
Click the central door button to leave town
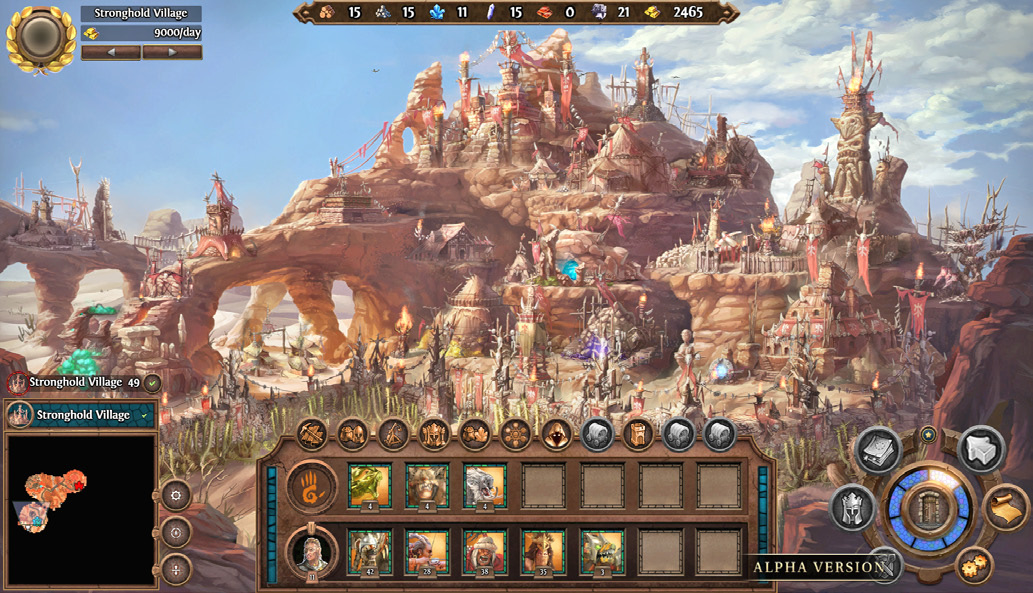pos(929,509)
